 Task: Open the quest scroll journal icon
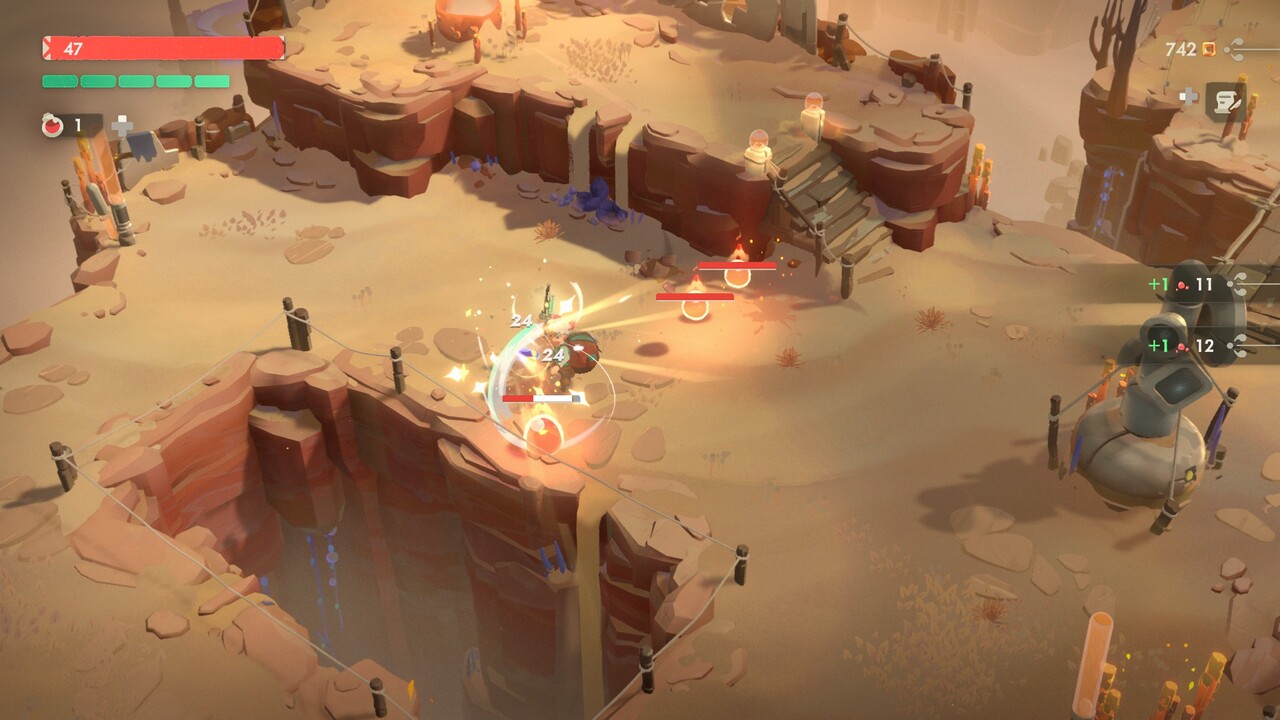1225,100
